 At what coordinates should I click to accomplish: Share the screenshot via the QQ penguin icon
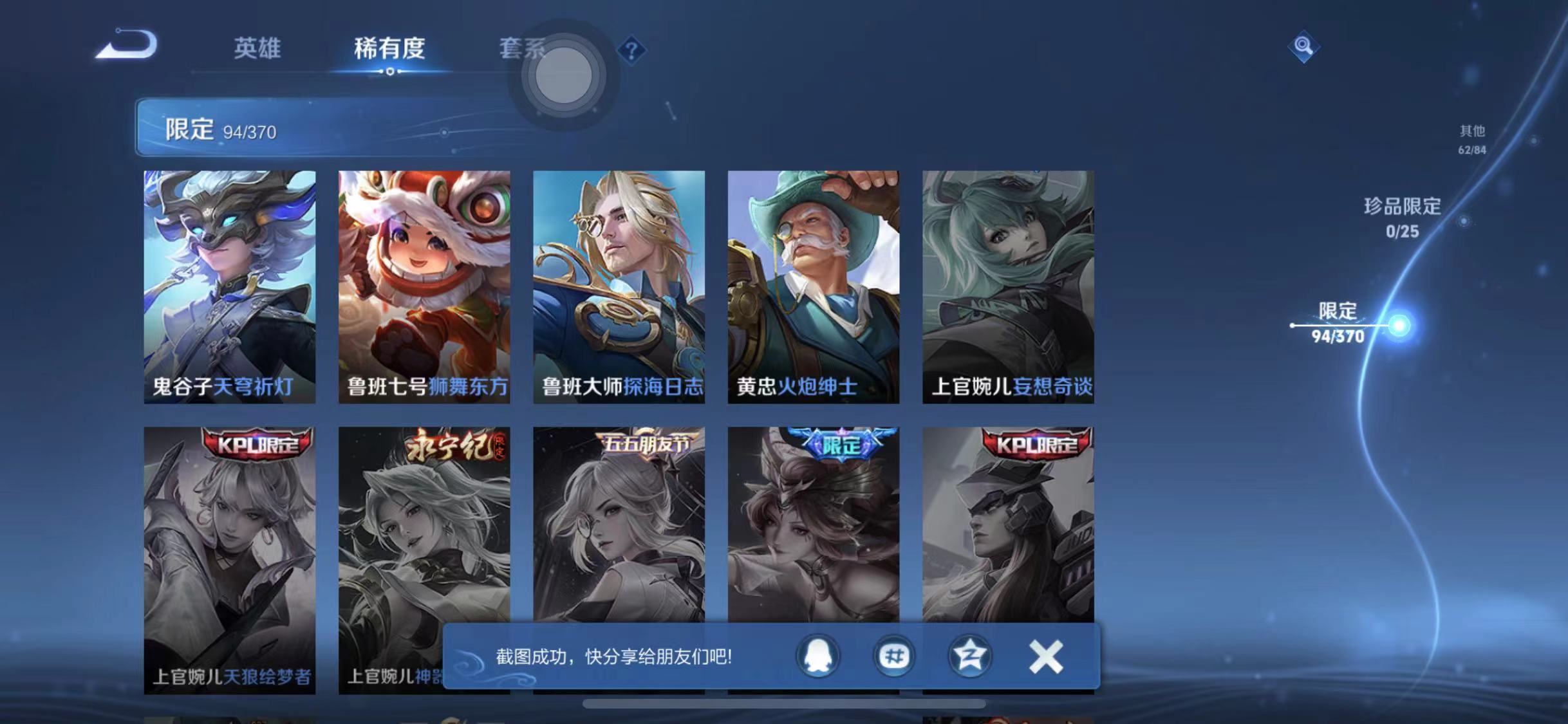click(x=816, y=656)
